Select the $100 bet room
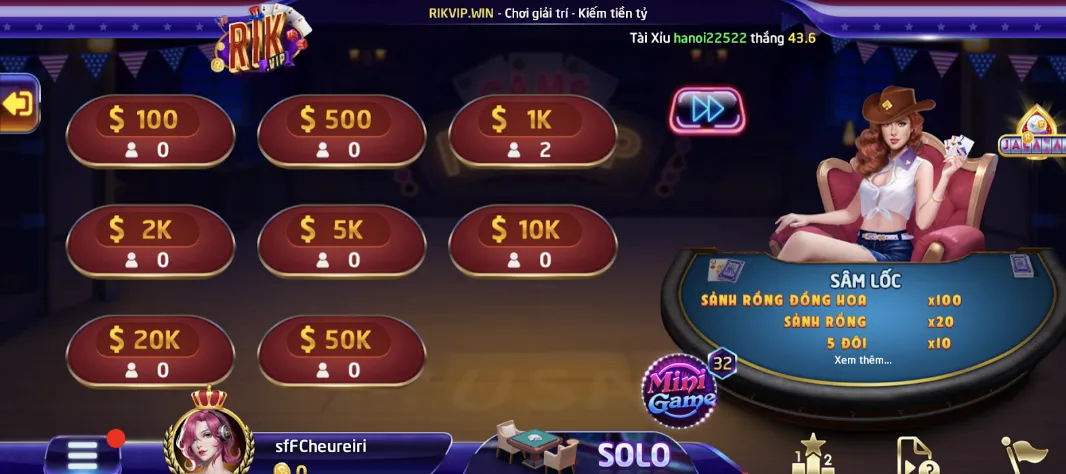This screenshot has height=474, width=1066. pyautogui.click(x=150, y=131)
